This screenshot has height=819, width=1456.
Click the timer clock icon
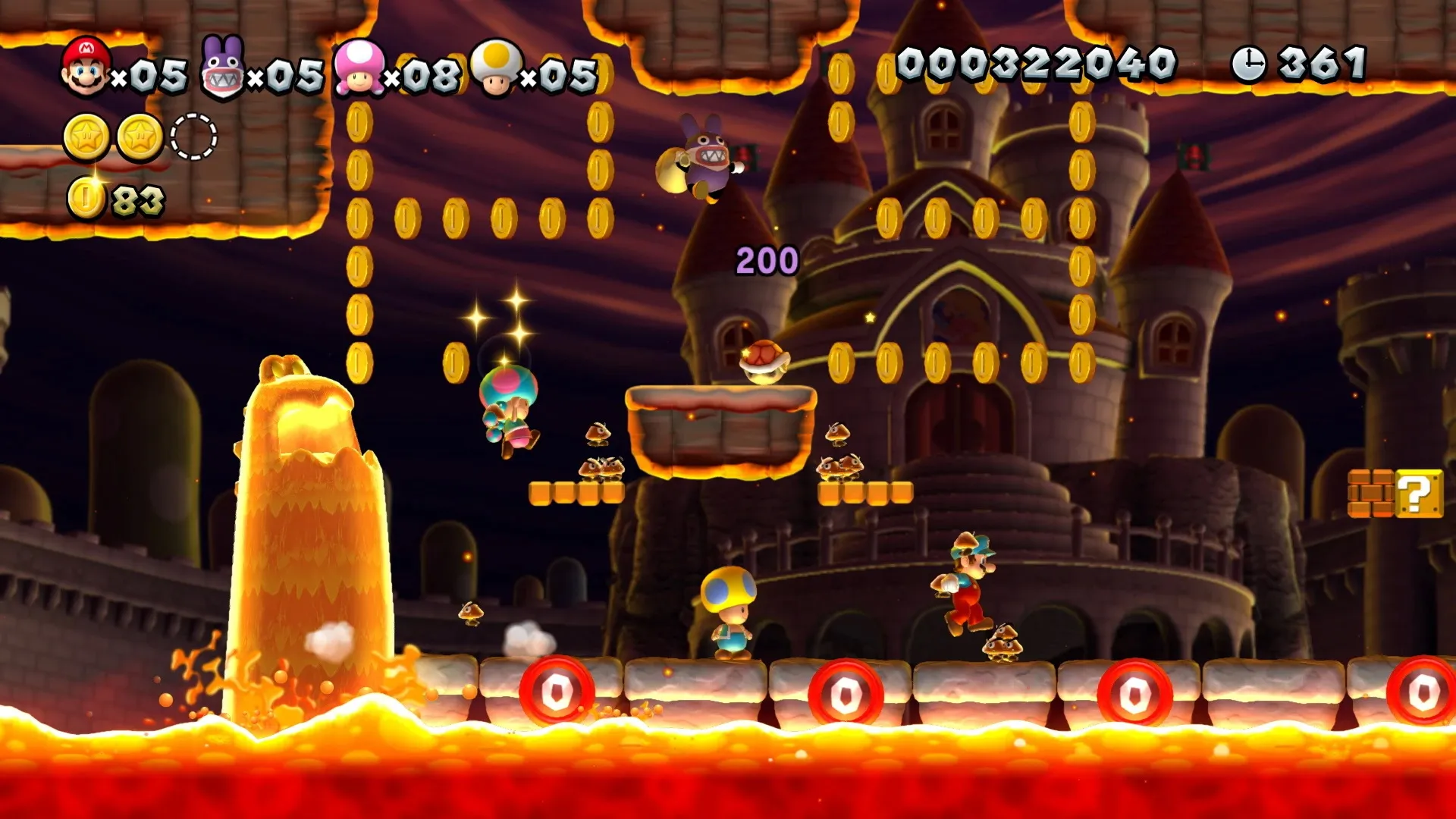[1248, 64]
